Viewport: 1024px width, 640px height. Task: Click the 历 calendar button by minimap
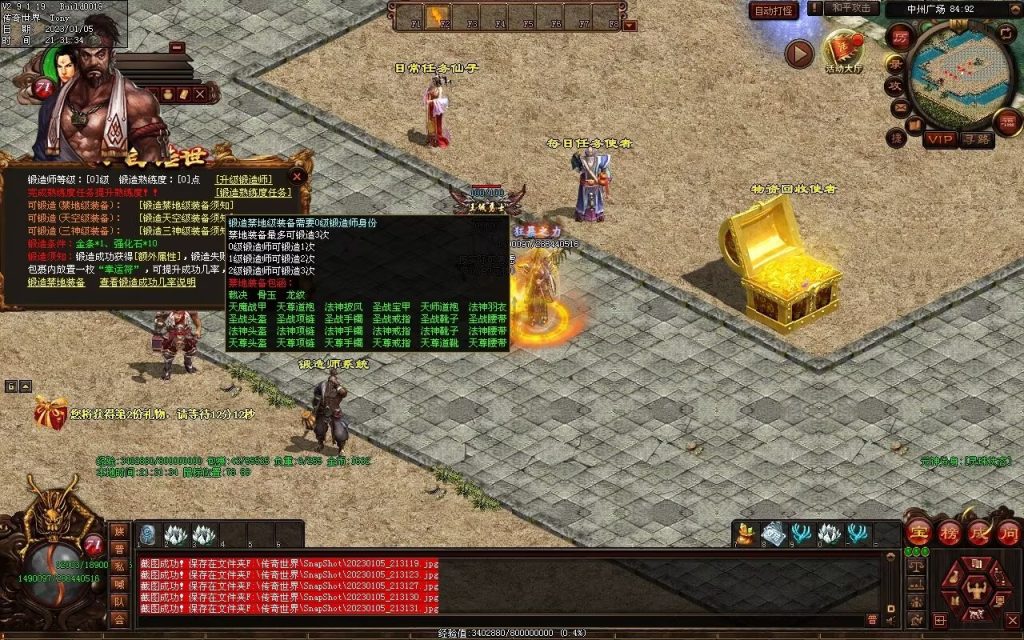(899, 36)
